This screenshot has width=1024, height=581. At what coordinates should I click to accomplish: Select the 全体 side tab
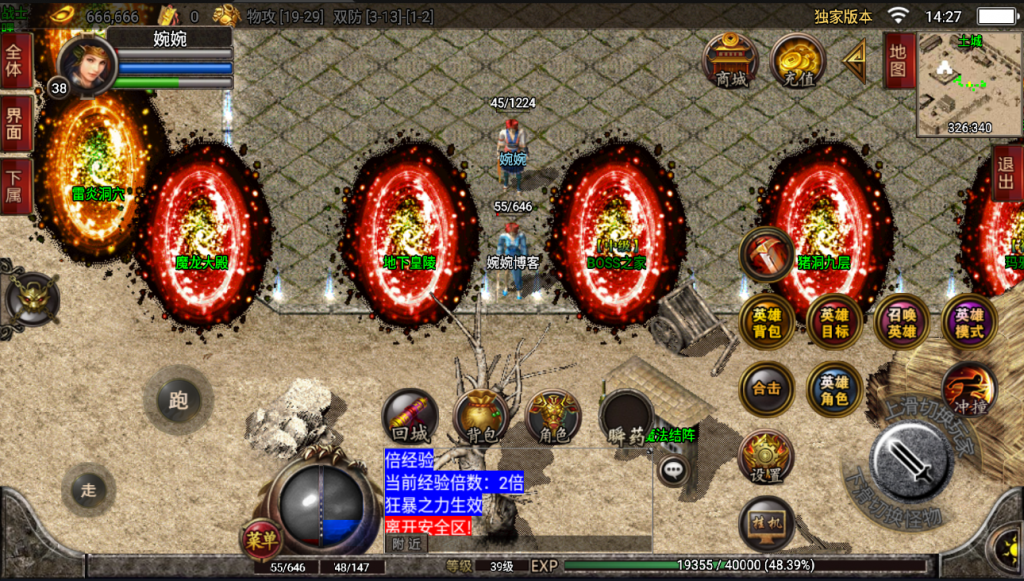15,62
